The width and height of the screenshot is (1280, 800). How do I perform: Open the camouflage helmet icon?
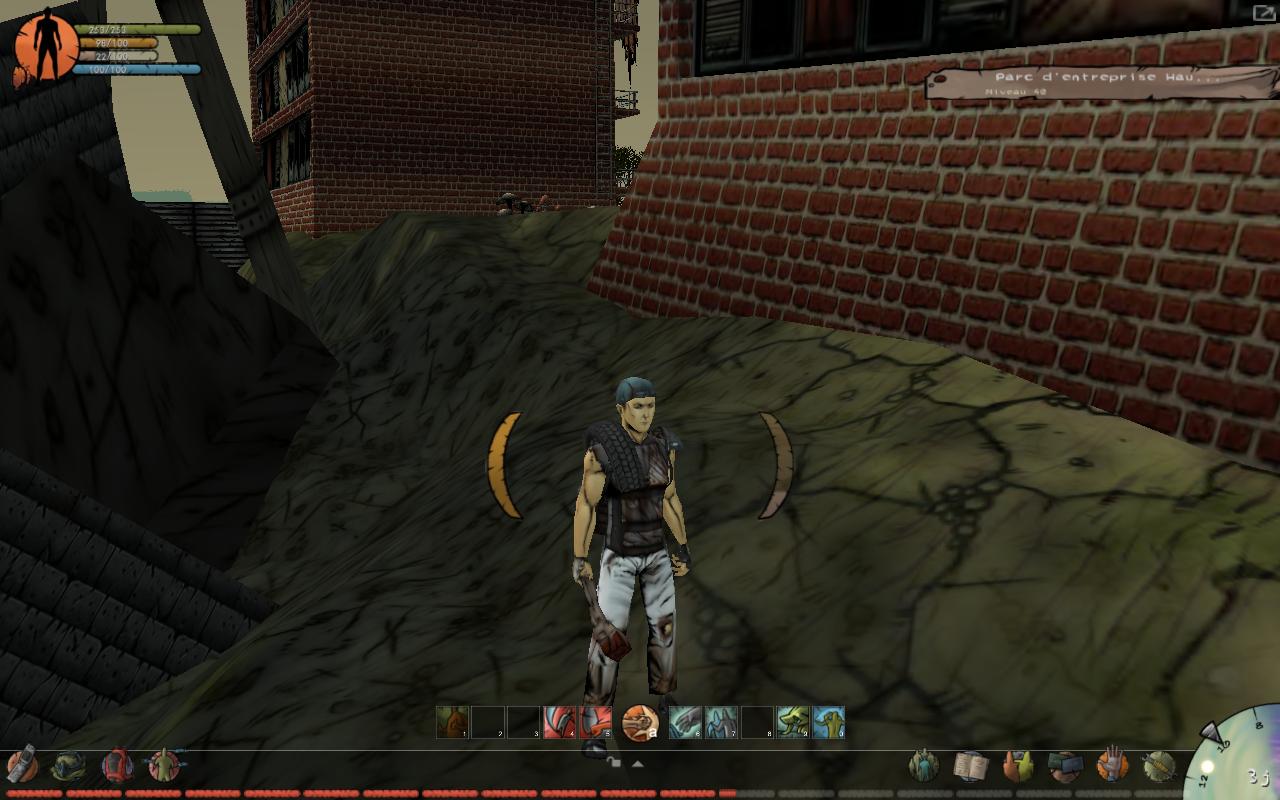[x=68, y=766]
